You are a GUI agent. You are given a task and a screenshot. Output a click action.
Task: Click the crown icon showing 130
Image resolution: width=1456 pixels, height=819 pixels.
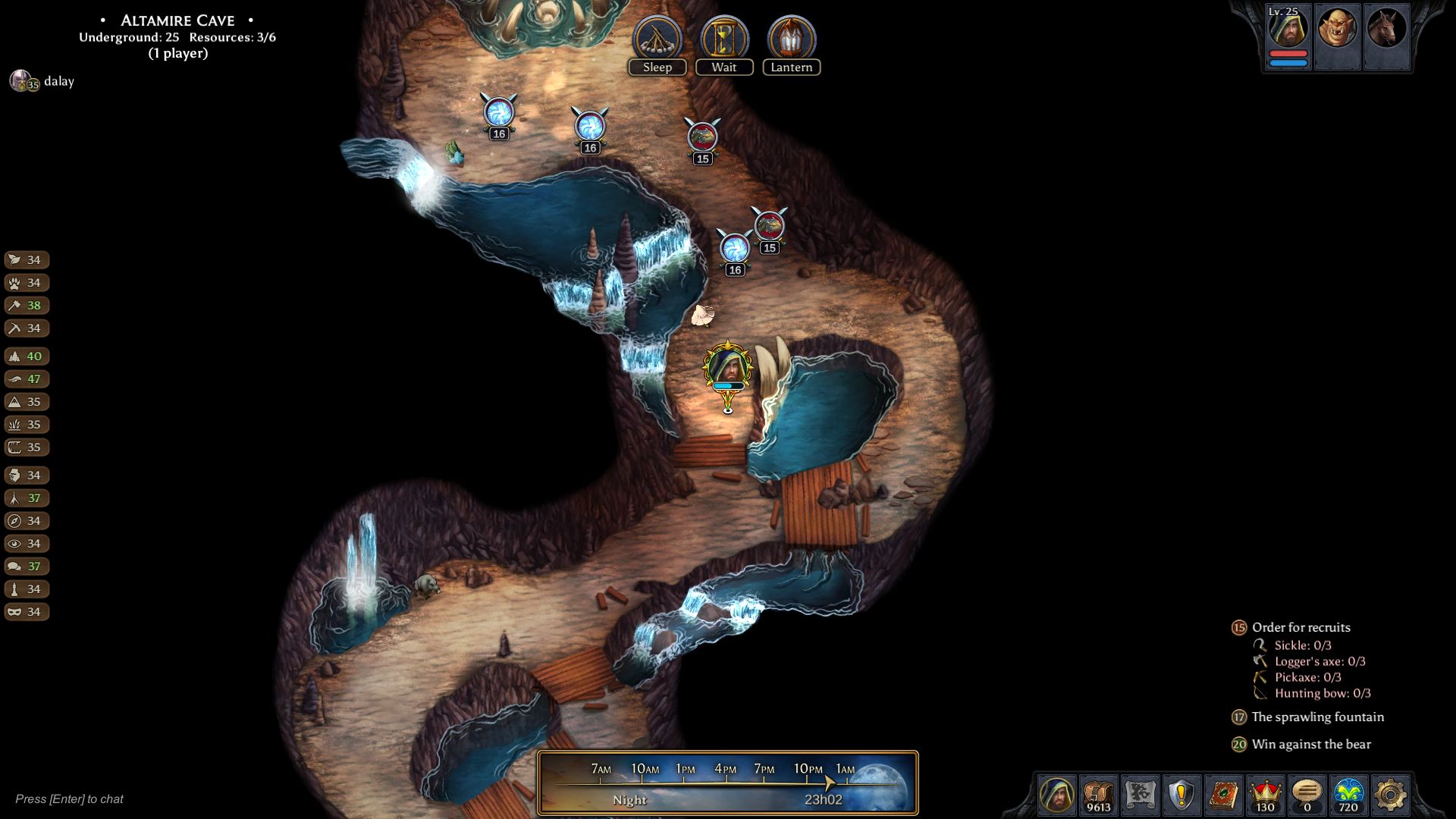tap(1266, 792)
